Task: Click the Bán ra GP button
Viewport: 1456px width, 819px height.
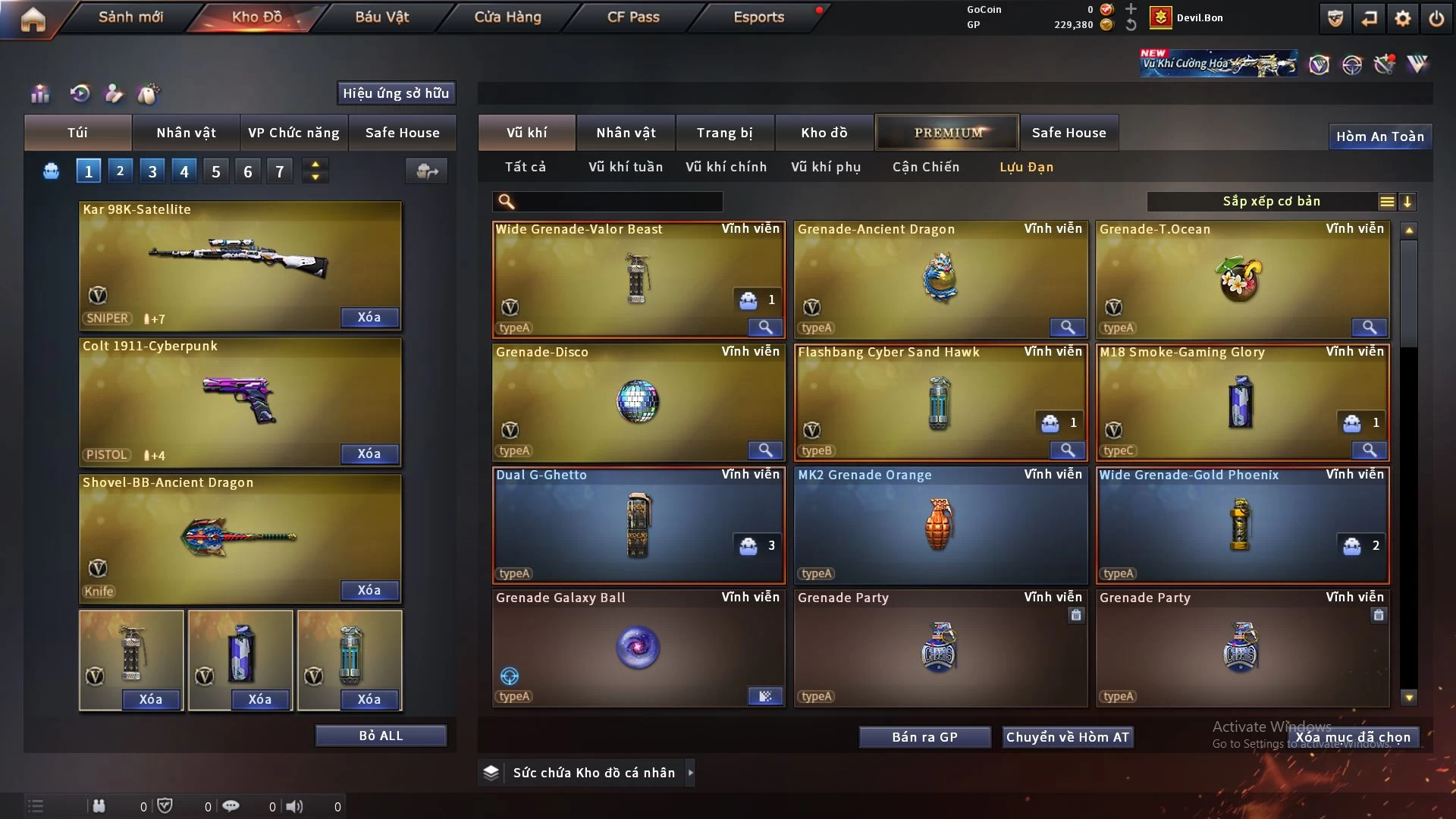Action: click(x=924, y=737)
